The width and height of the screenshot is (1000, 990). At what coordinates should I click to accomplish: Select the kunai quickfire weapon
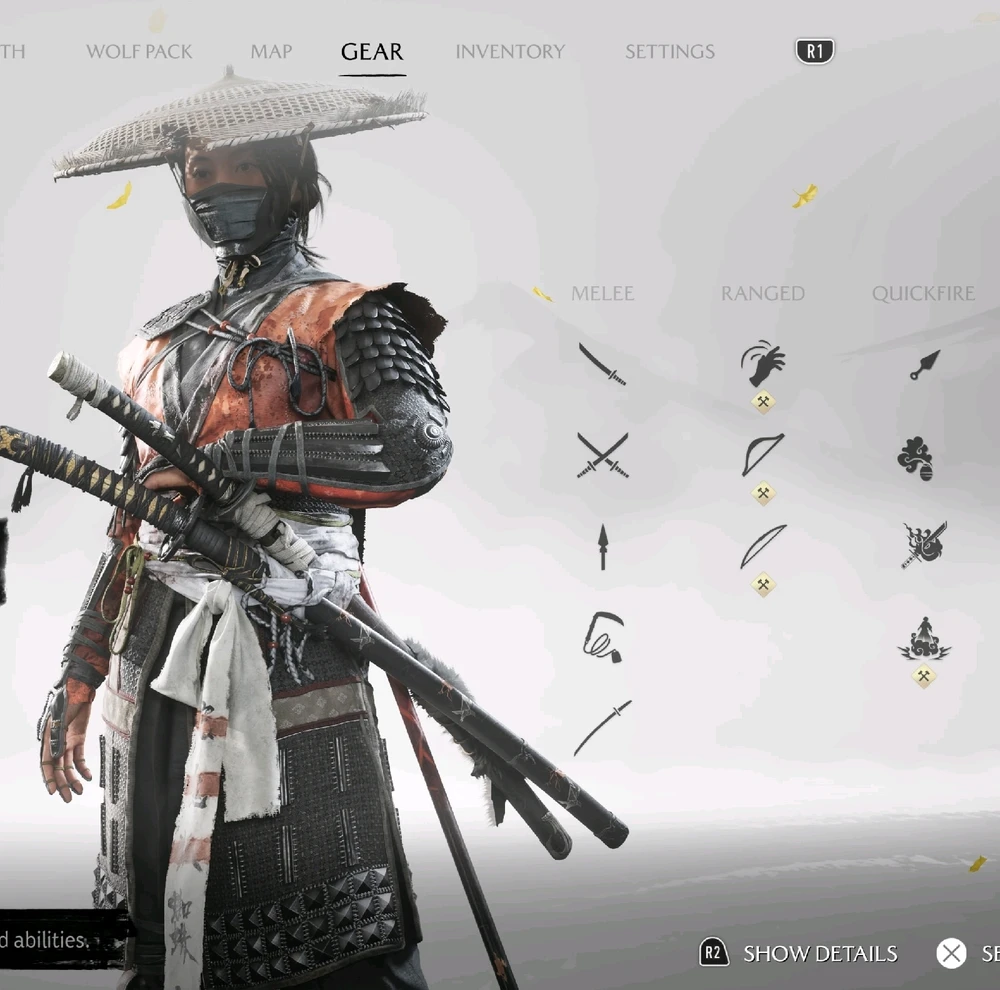pos(924,365)
